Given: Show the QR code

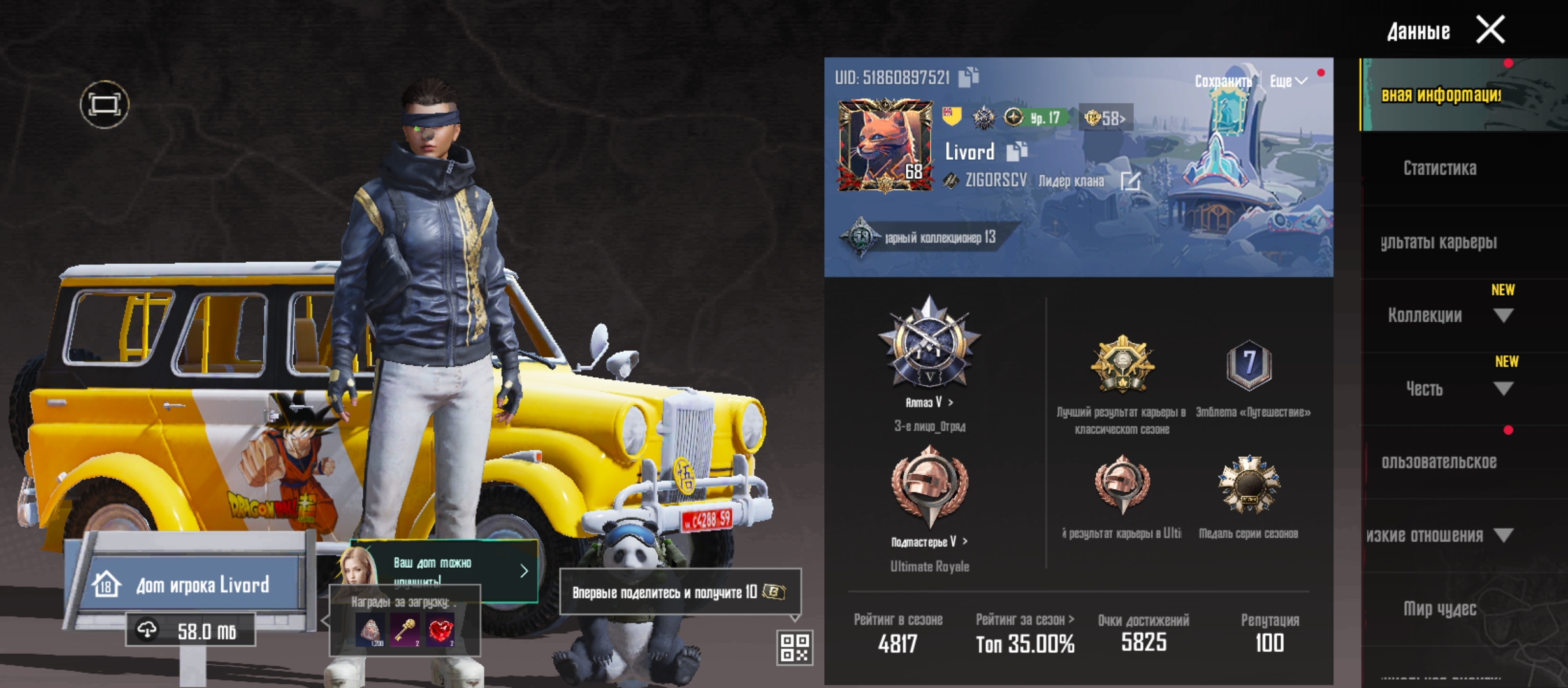Looking at the screenshot, I should pos(795,647).
